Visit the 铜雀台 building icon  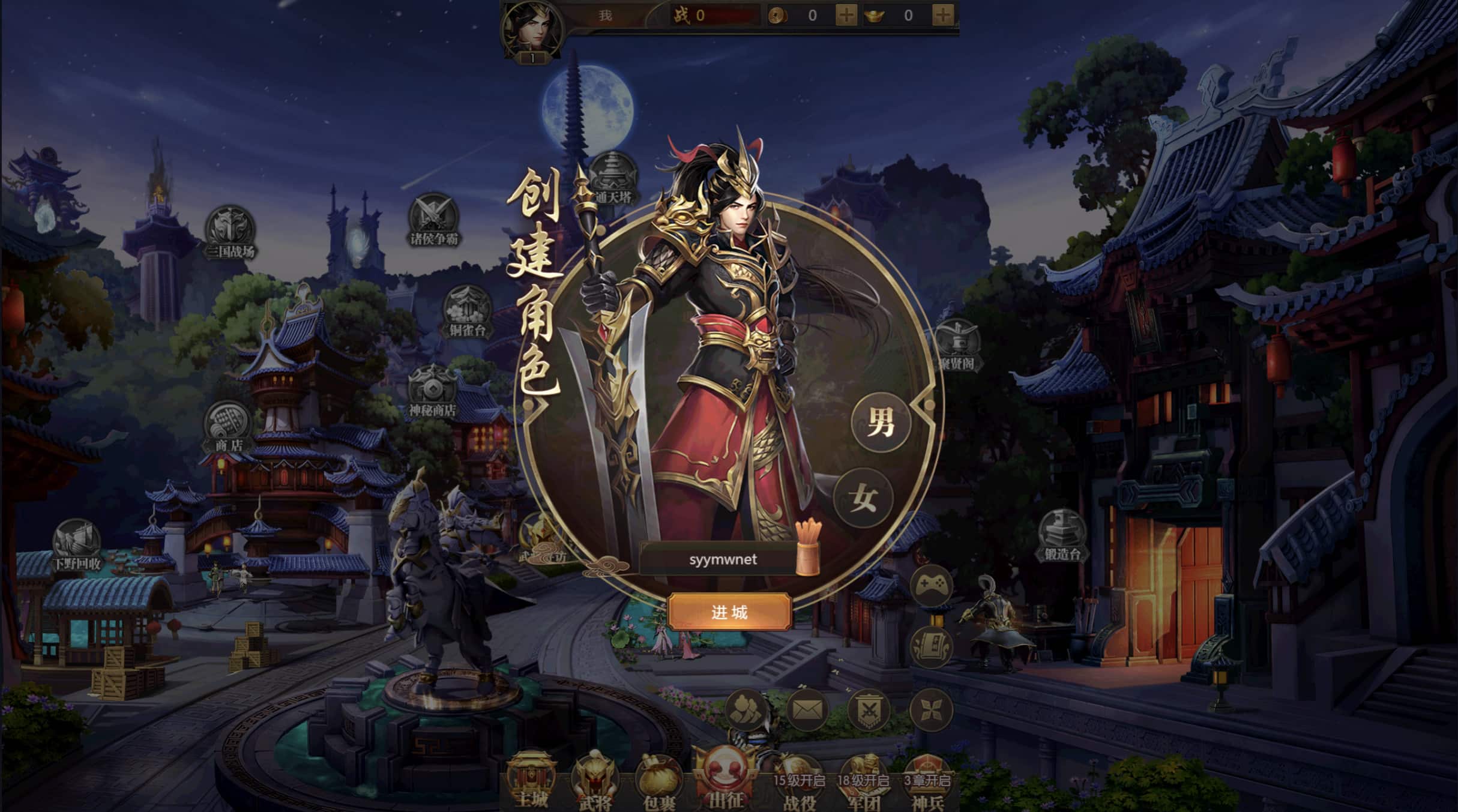[467, 311]
